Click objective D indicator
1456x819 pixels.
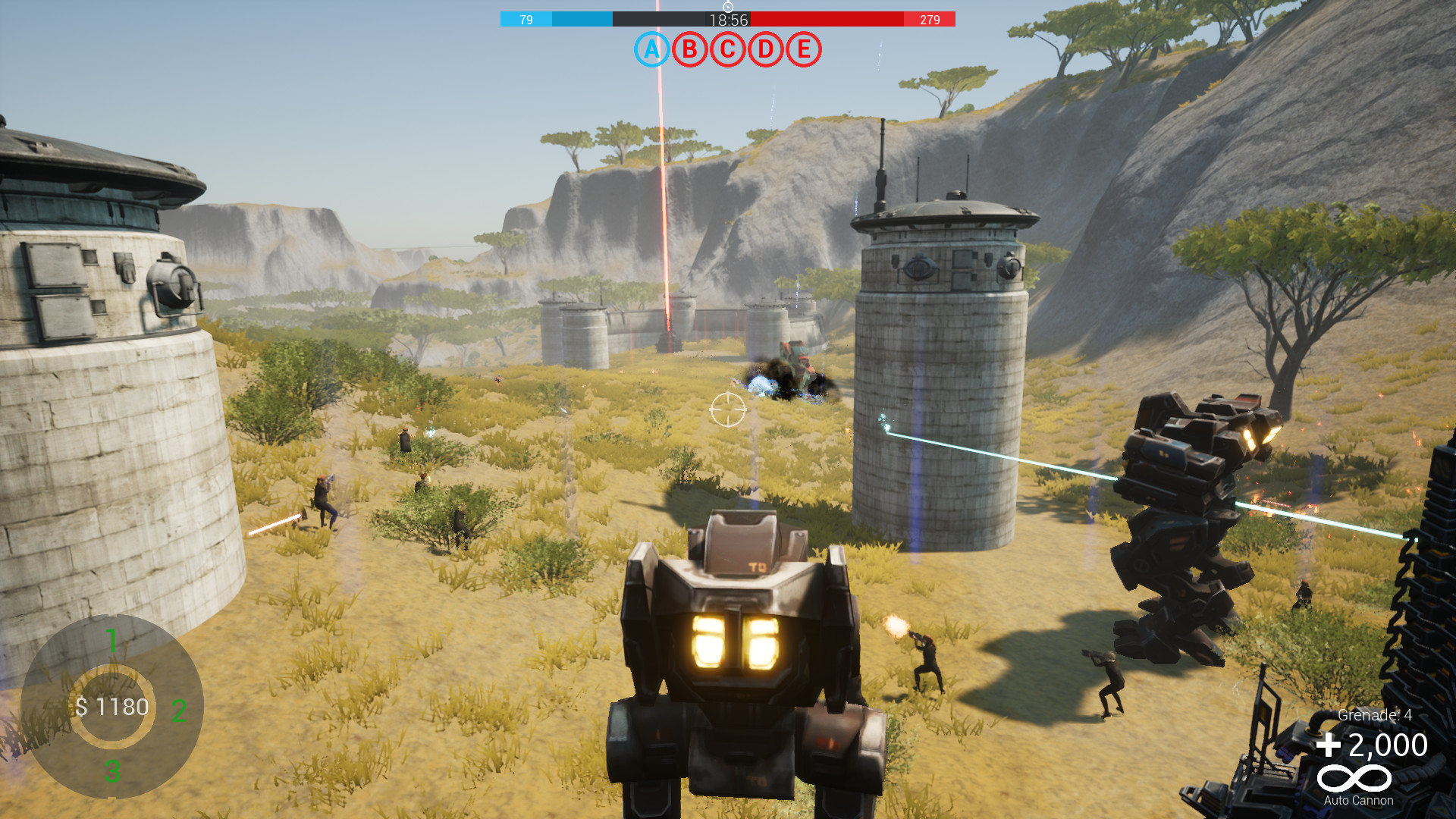tap(765, 52)
